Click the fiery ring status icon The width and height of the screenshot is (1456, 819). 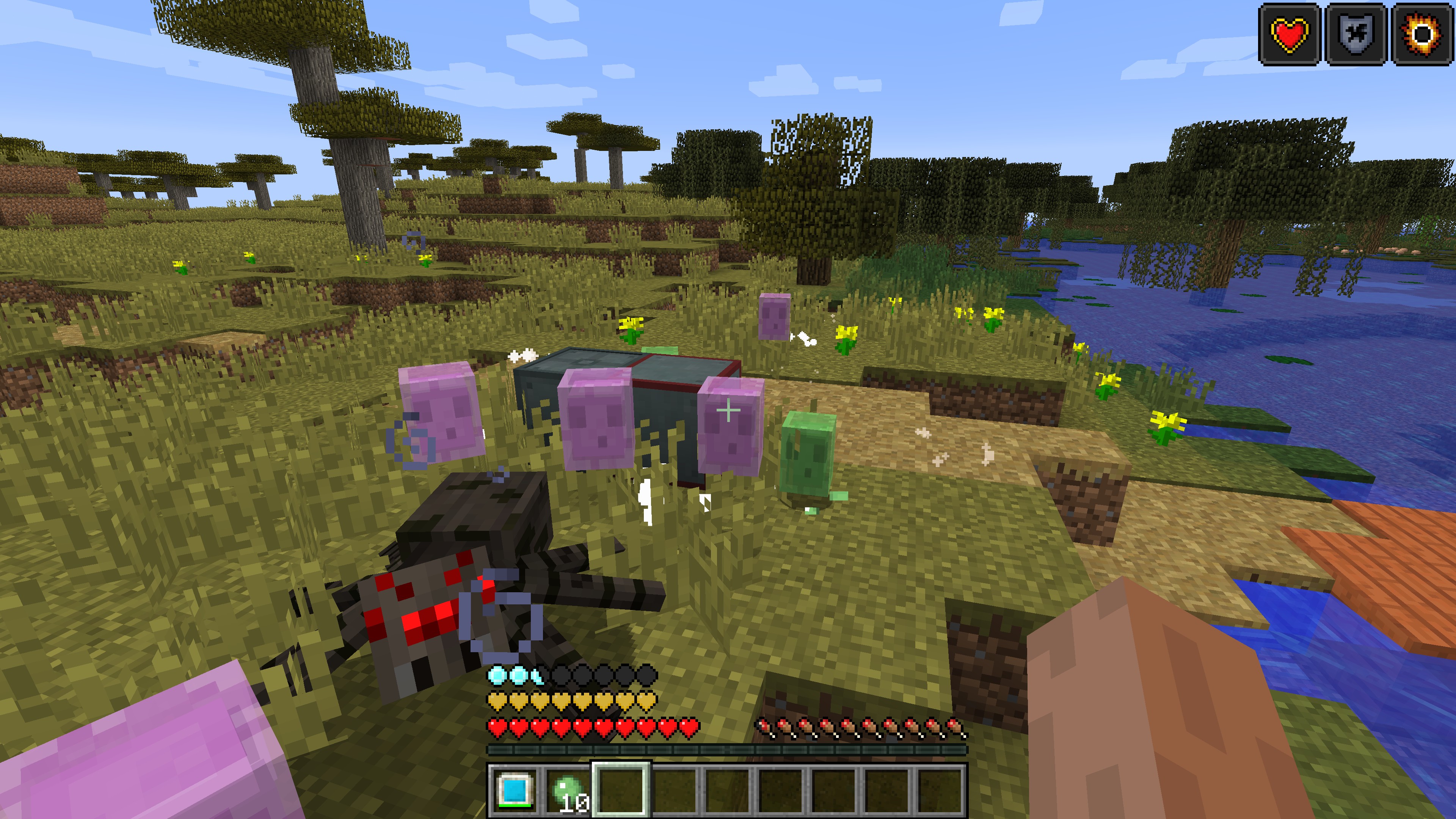click(x=1422, y=35)
